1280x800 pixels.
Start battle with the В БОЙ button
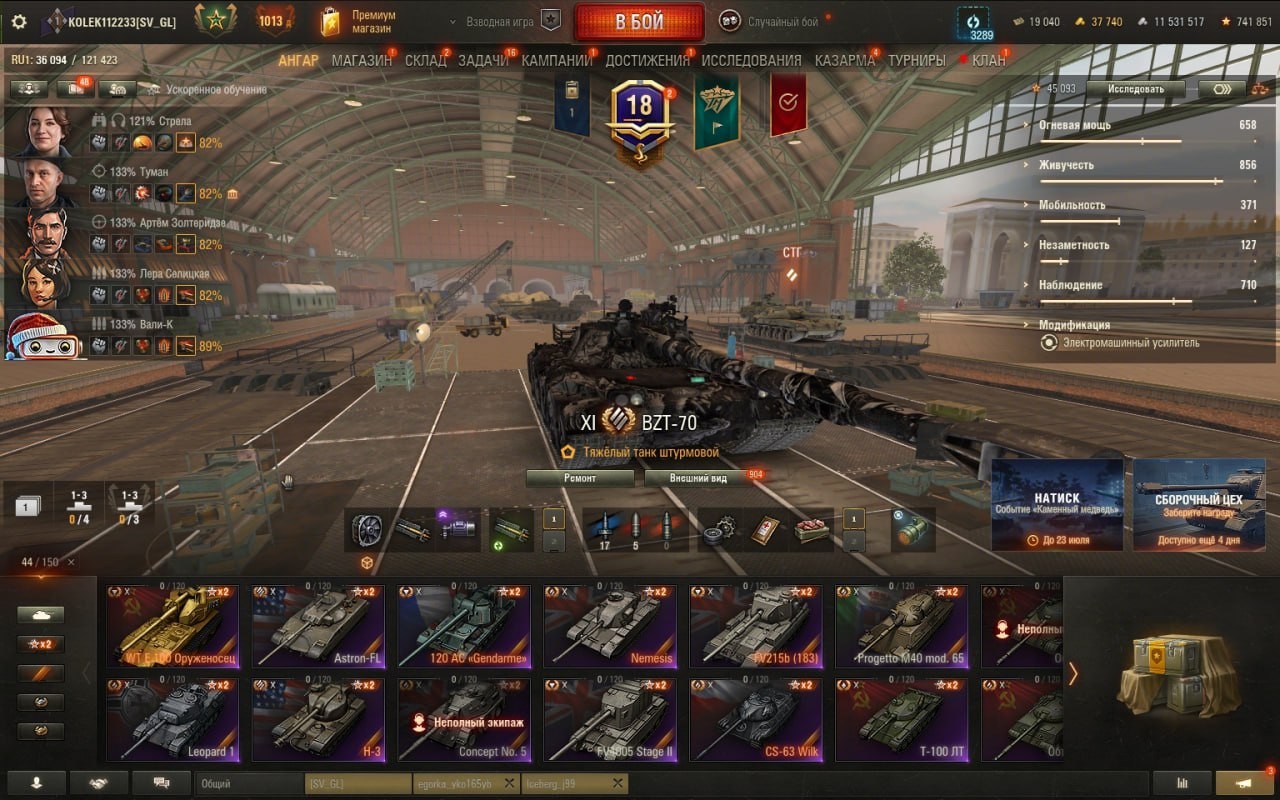coord(639,22)
